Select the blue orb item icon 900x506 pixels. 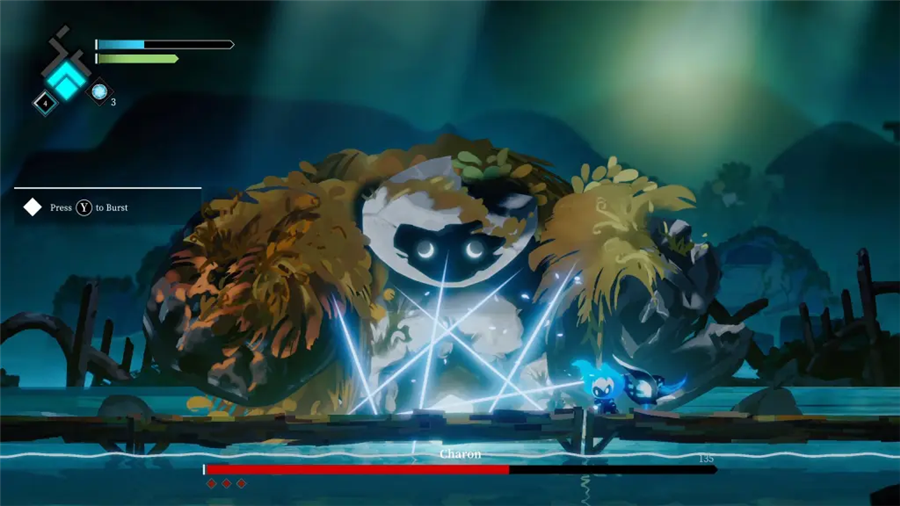click(100, 92)
